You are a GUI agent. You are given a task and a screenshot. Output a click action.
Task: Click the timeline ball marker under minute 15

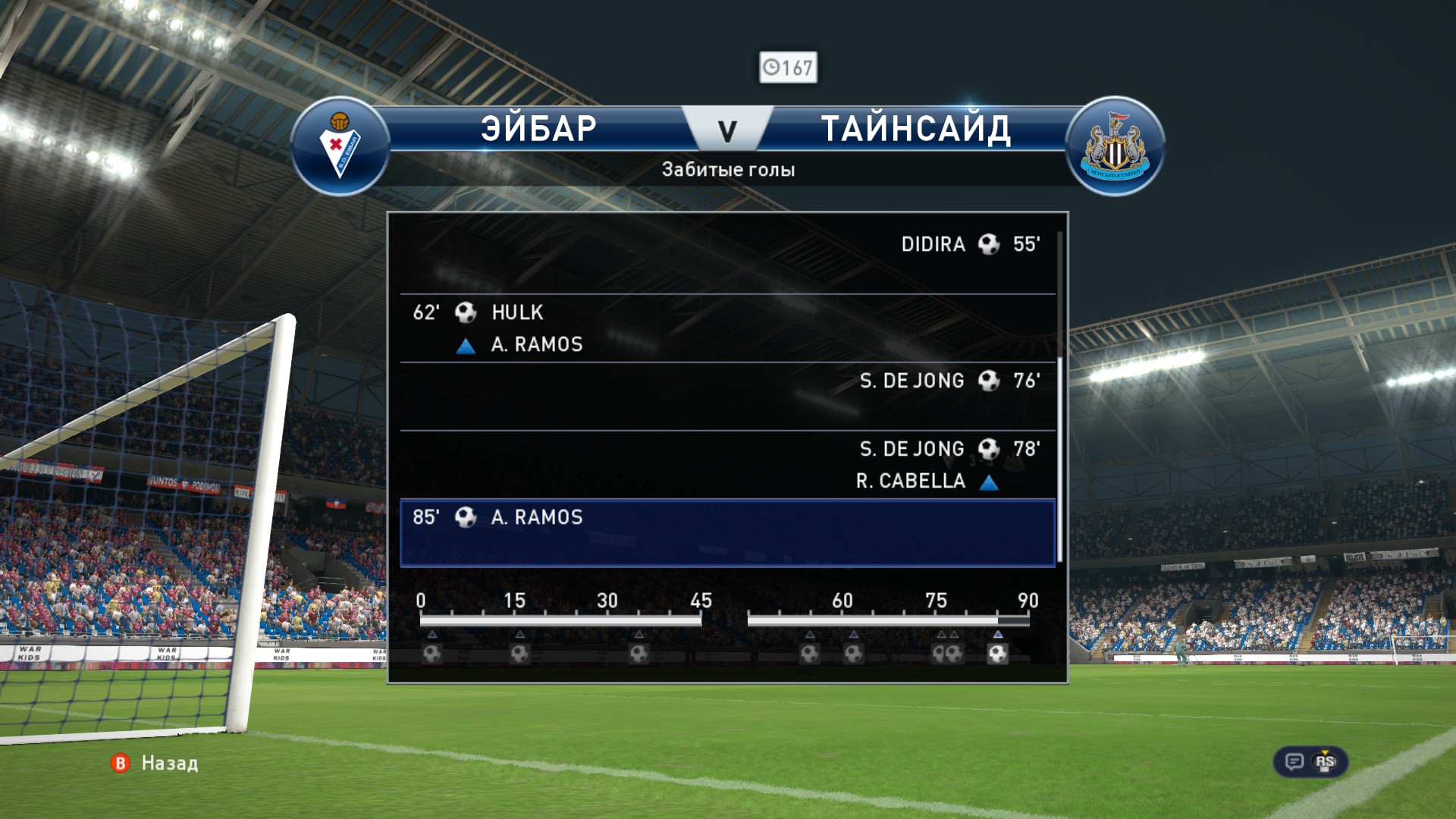pos(519,653)
